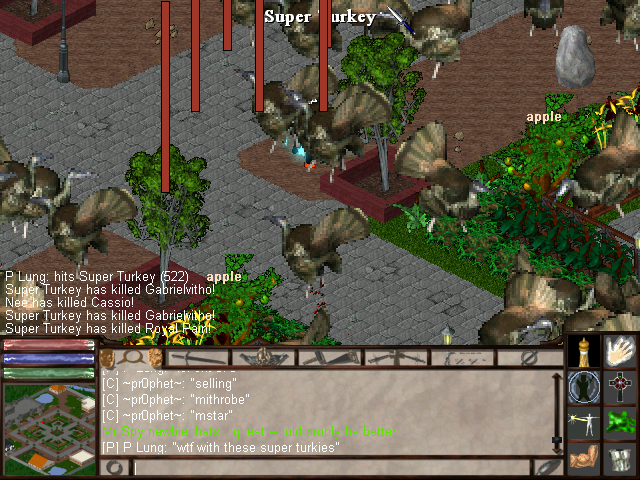Click the swirl button left of chat input
This screenshot has height=480, width=640.
116,467
